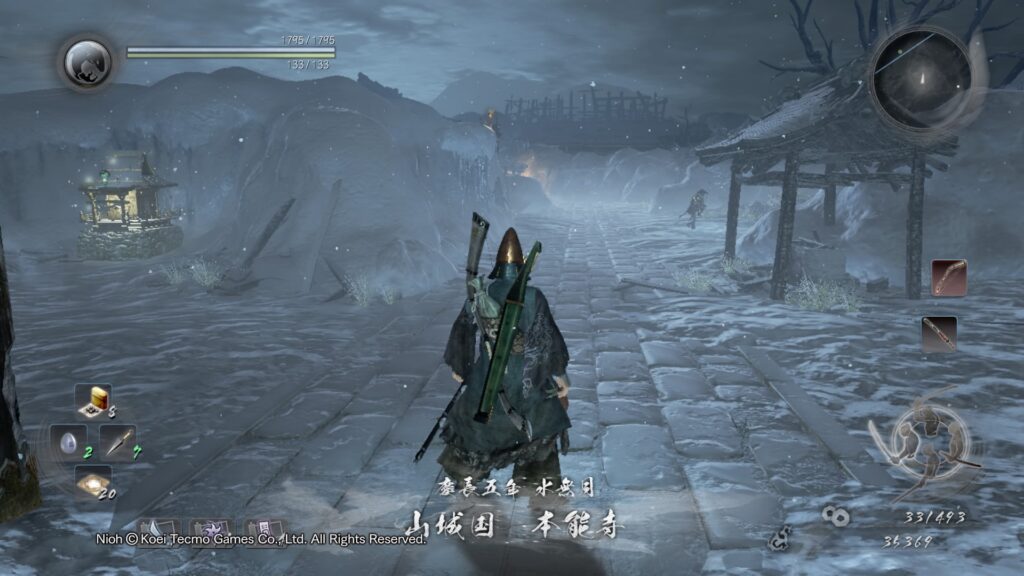Choose the kunai throwing knife slot
This screenshot has height=576, width=1024.
(x=119, y=441)
